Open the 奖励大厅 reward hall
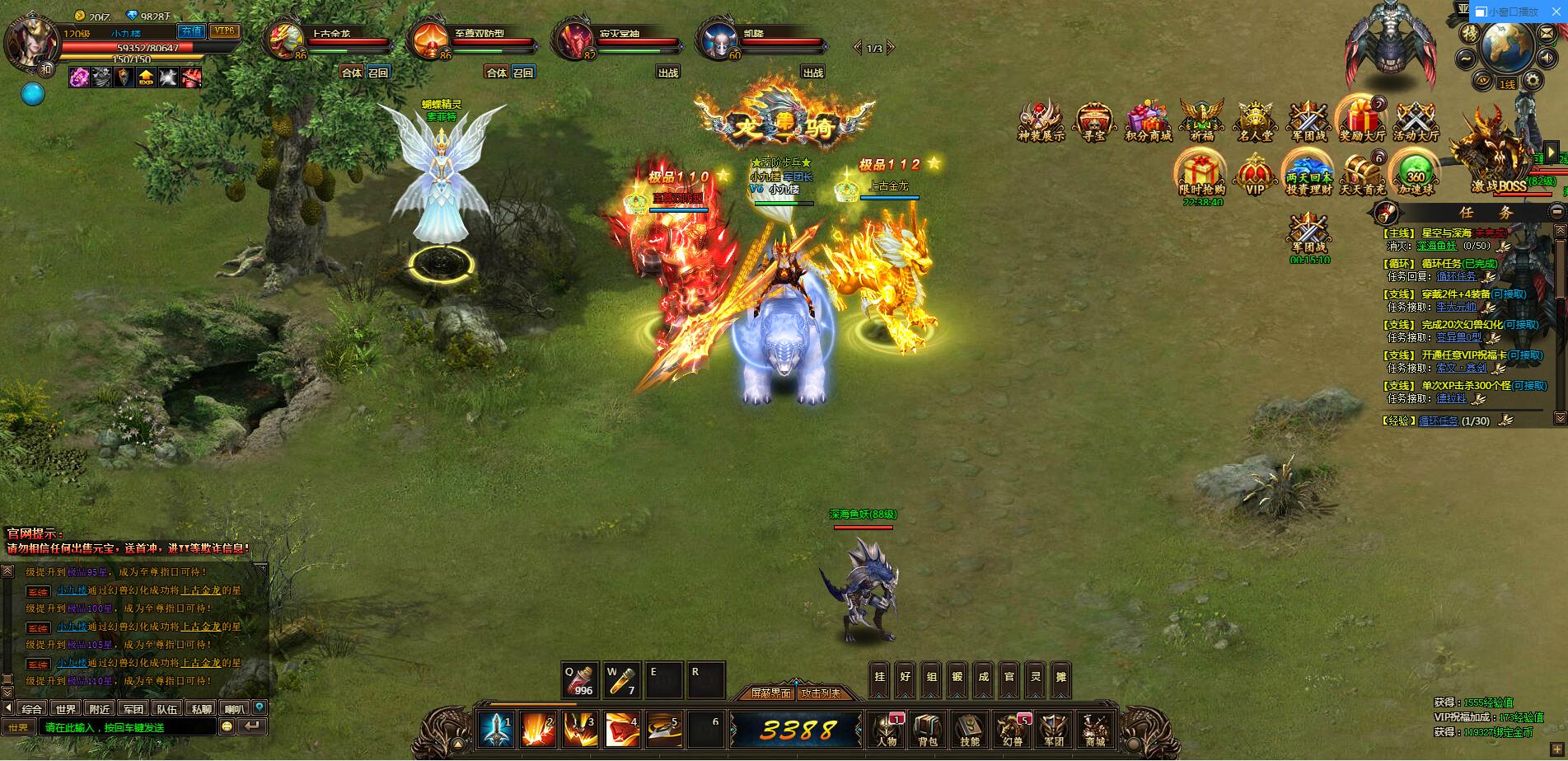The width and height of the screenshot is (1568, 761). point(1362,120)
